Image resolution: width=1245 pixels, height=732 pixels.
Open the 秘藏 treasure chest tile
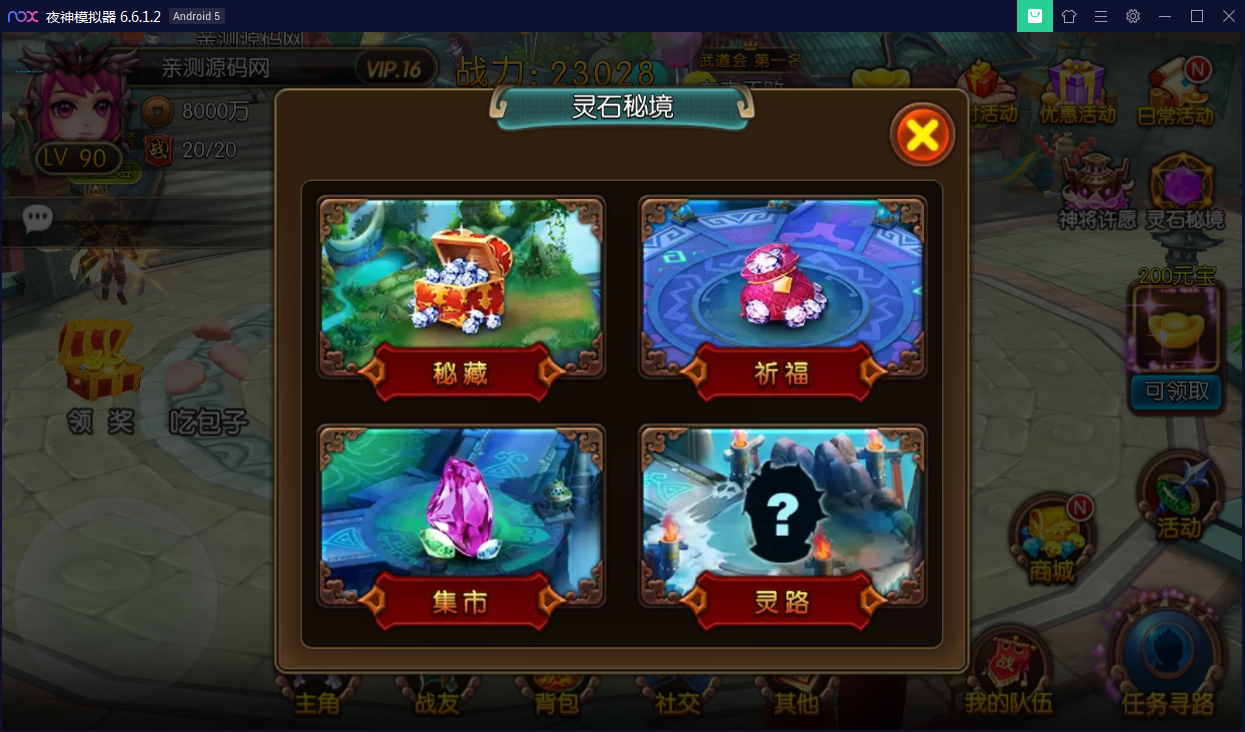[x=461, y=288]
